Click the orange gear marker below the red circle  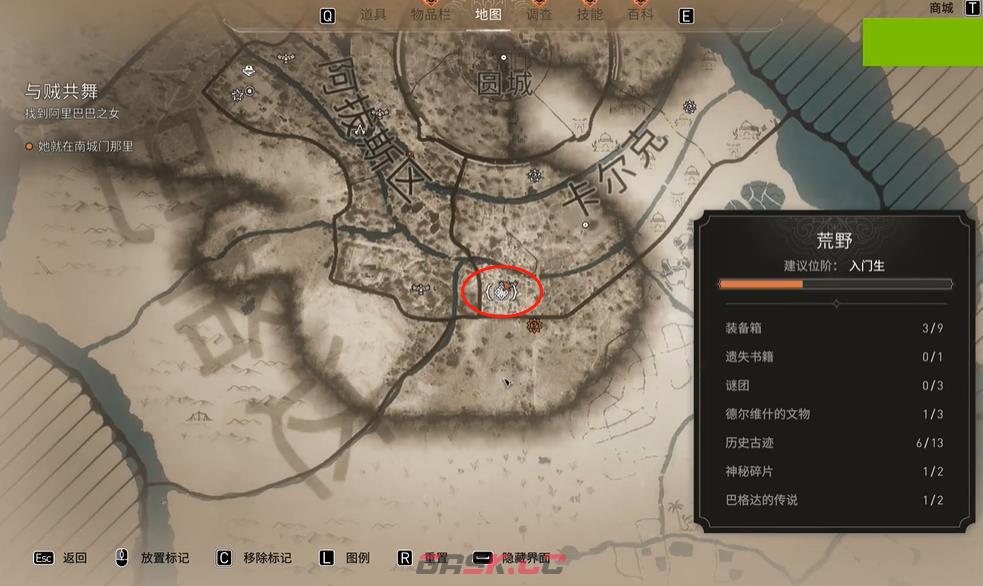(x=534, y=325)
